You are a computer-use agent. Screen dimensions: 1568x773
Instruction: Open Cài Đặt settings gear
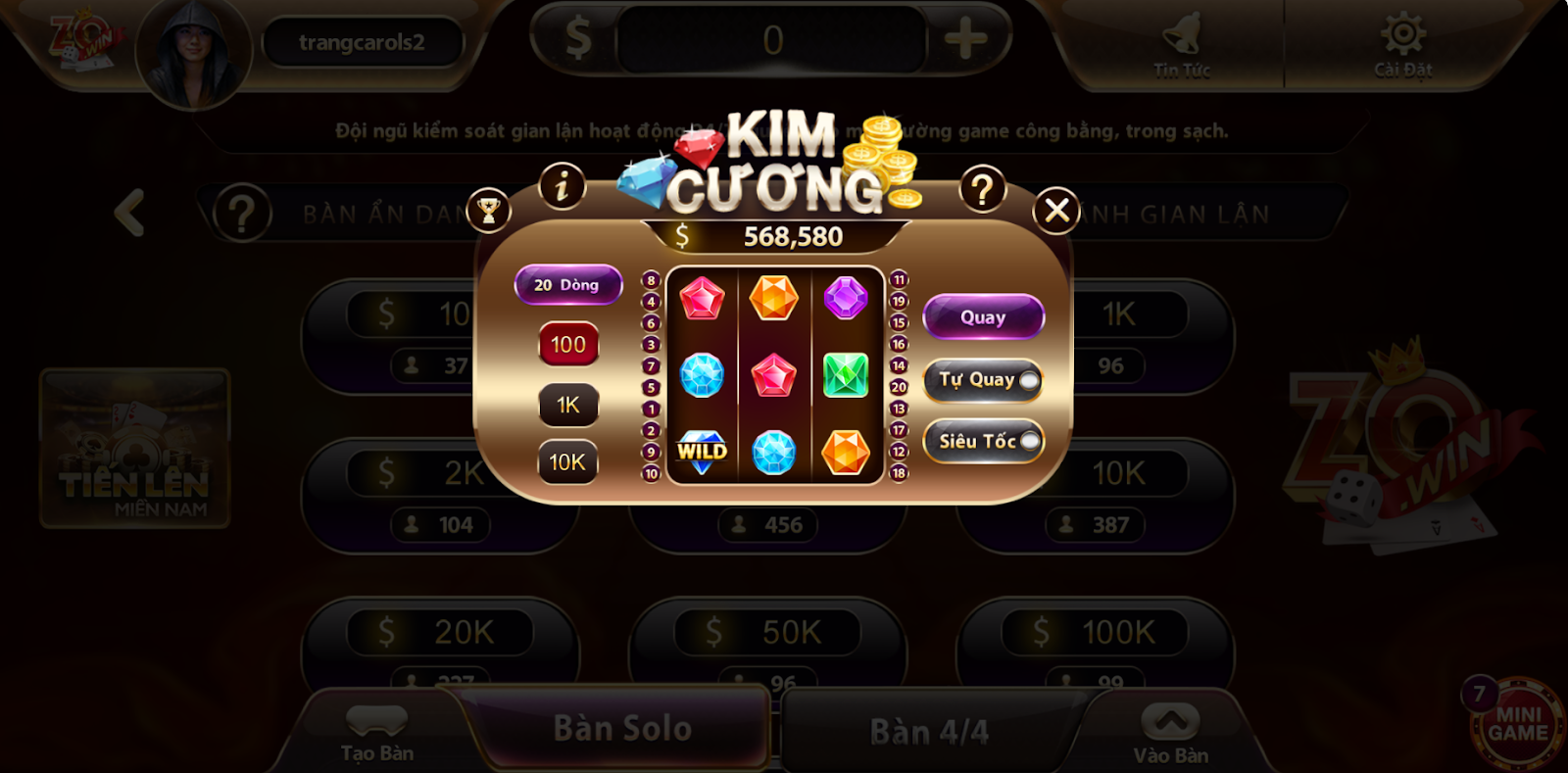click(x=1403, y=41)
